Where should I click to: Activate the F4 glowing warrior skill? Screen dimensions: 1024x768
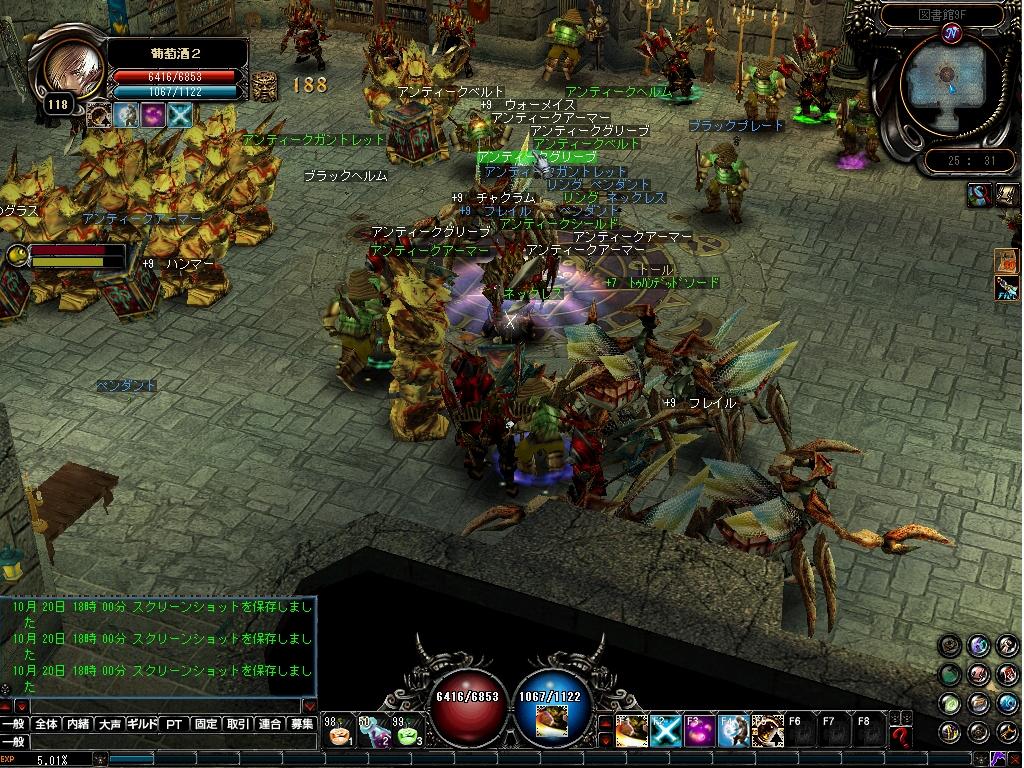733,731
